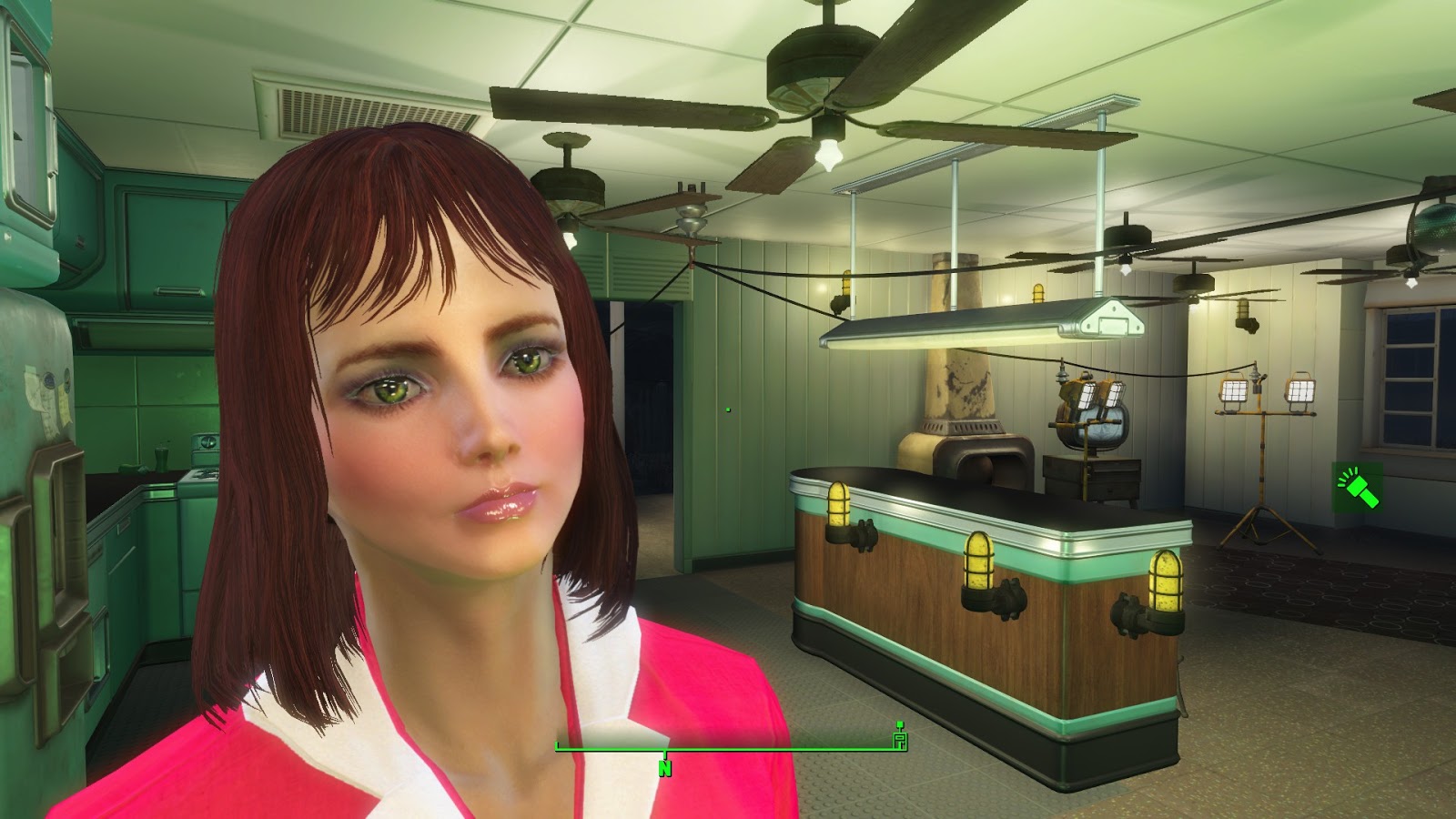Click the compass bar at the bottom
The height and width of the screenshot is (819, 1456).
click(x=728, y=747)
